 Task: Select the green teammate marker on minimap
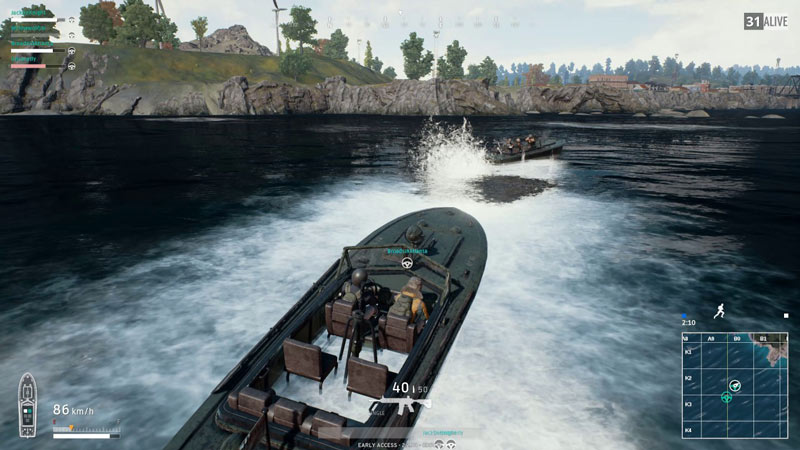(x=726, y=397)
